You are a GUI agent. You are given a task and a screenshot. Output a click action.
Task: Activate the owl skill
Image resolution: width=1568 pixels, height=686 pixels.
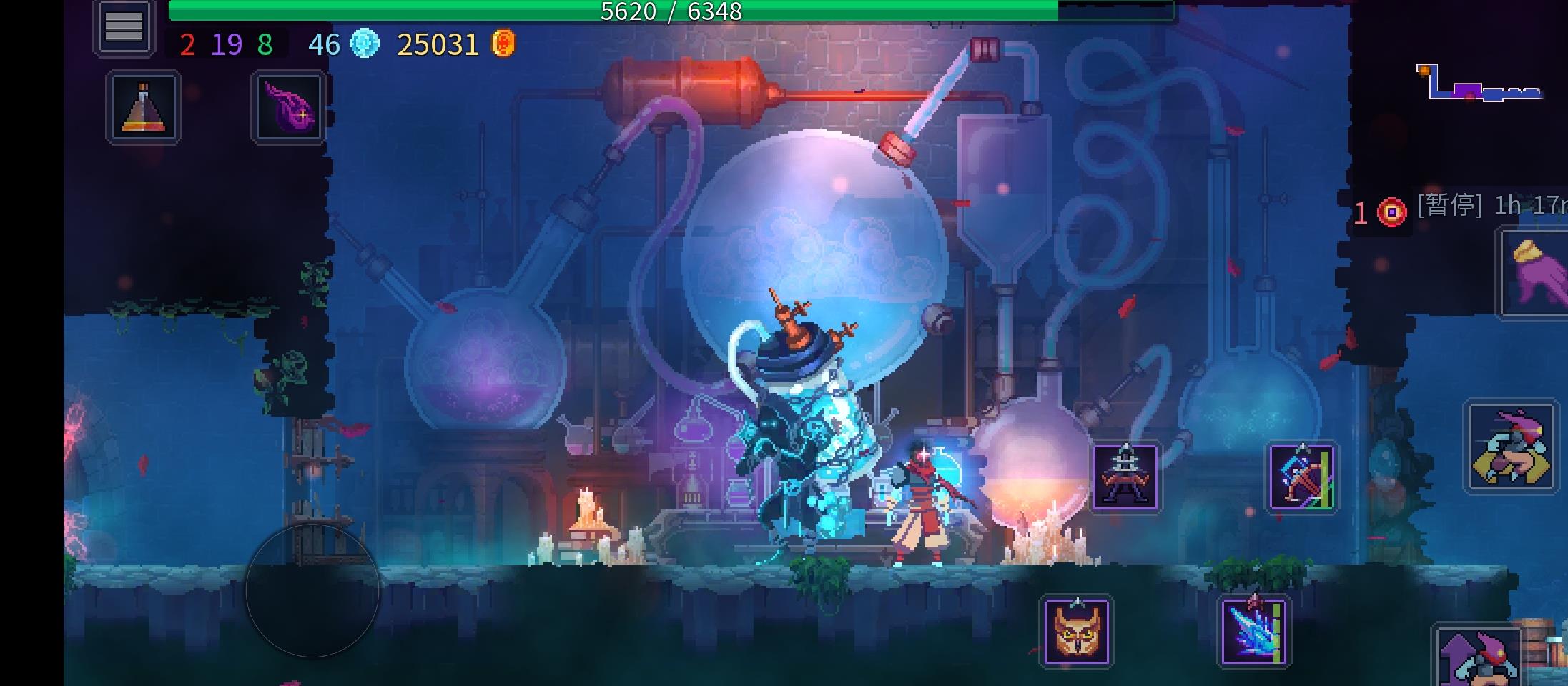point(1076,632)
